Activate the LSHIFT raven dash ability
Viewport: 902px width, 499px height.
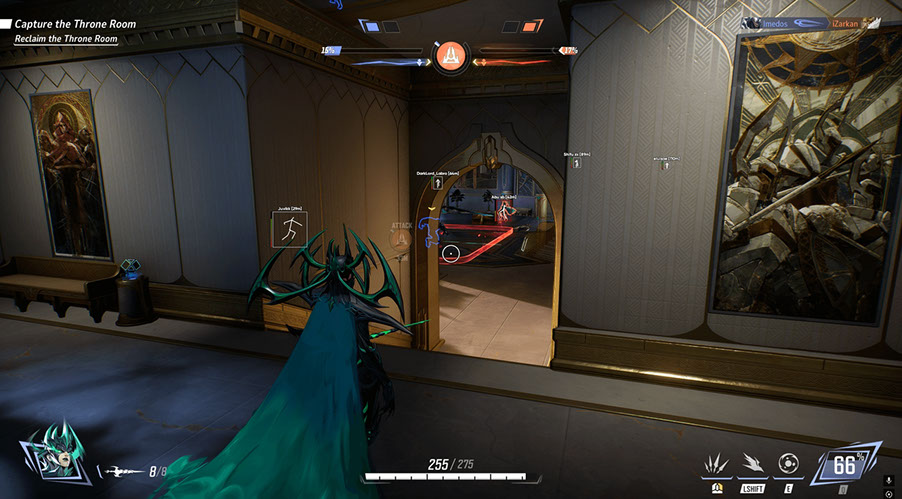pos(752,463)
